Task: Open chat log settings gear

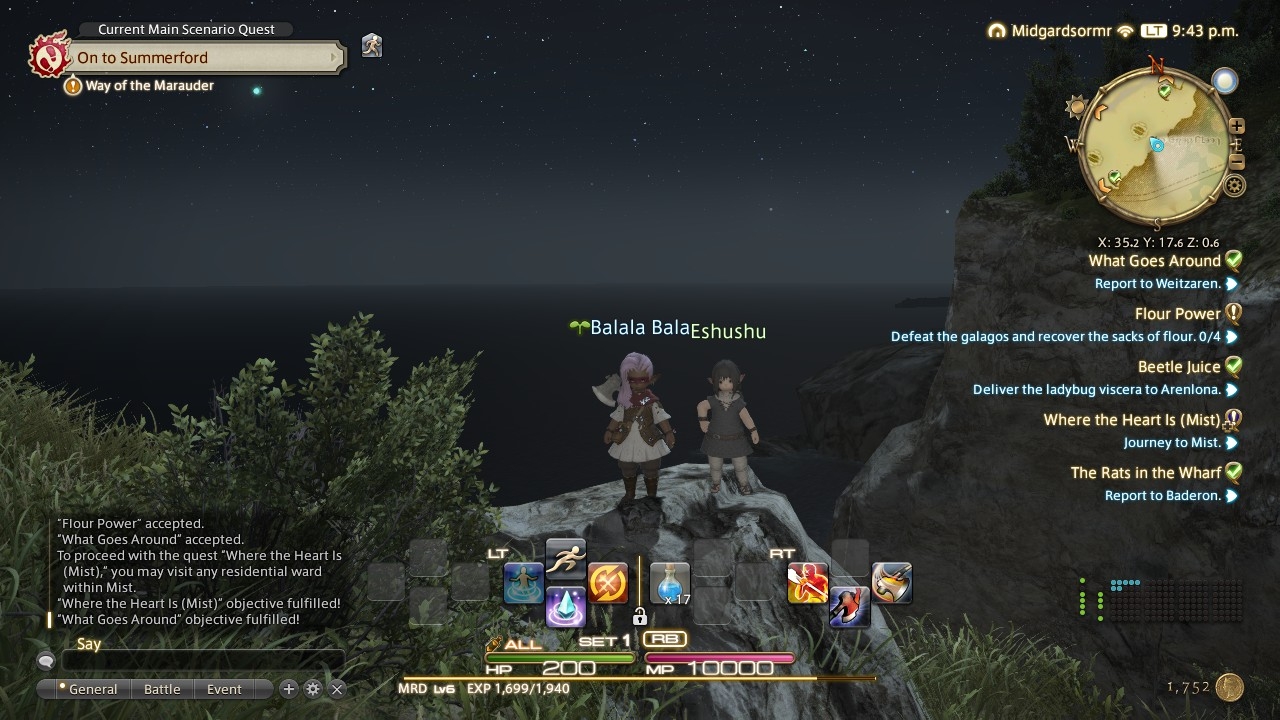Action: [313, 689]
